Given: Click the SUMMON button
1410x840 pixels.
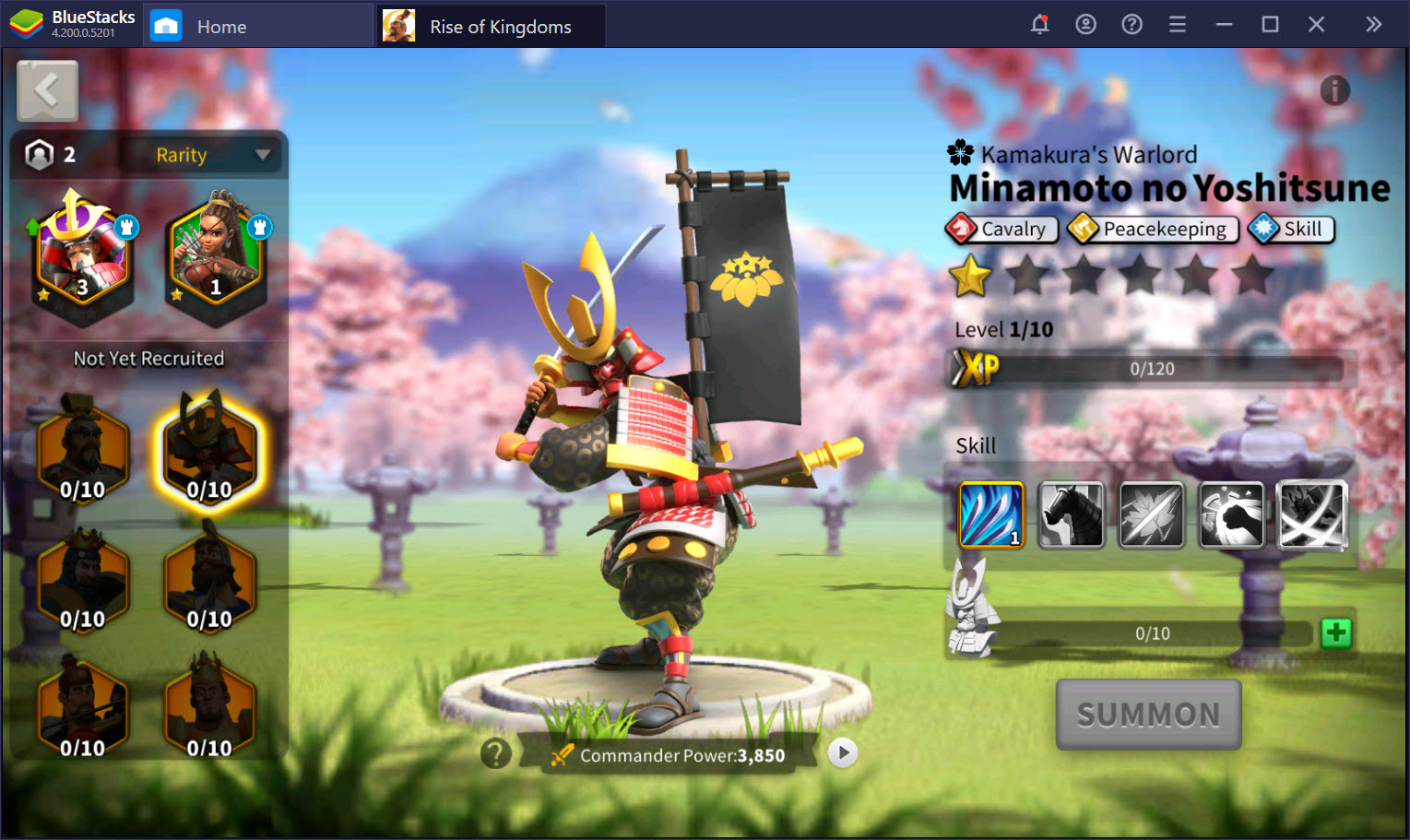Looking at the screenshot, I should coord(1148,715).
